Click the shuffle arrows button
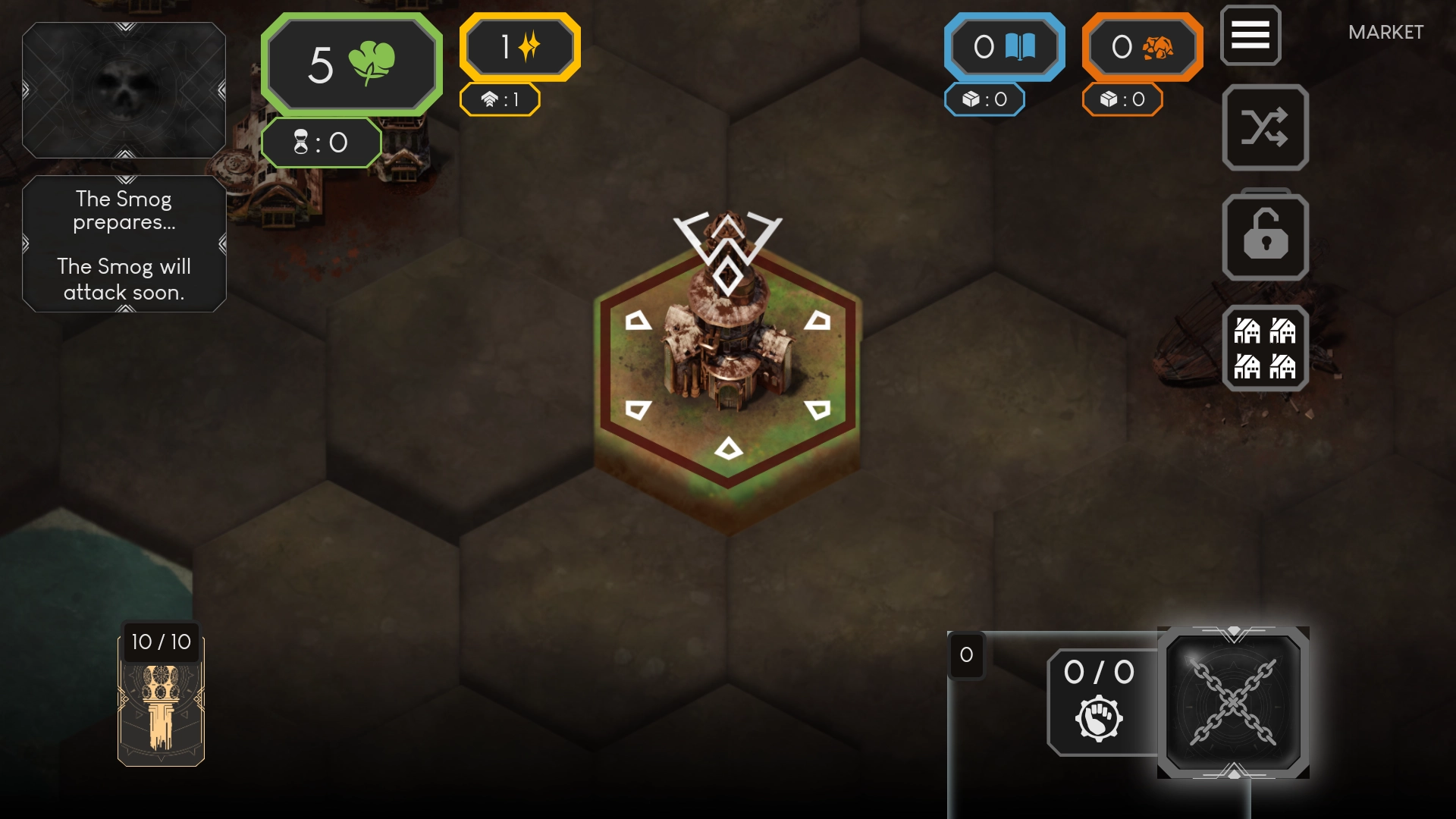The width and height of the screenshot is (1456, 819). [x=1265, y=127]
